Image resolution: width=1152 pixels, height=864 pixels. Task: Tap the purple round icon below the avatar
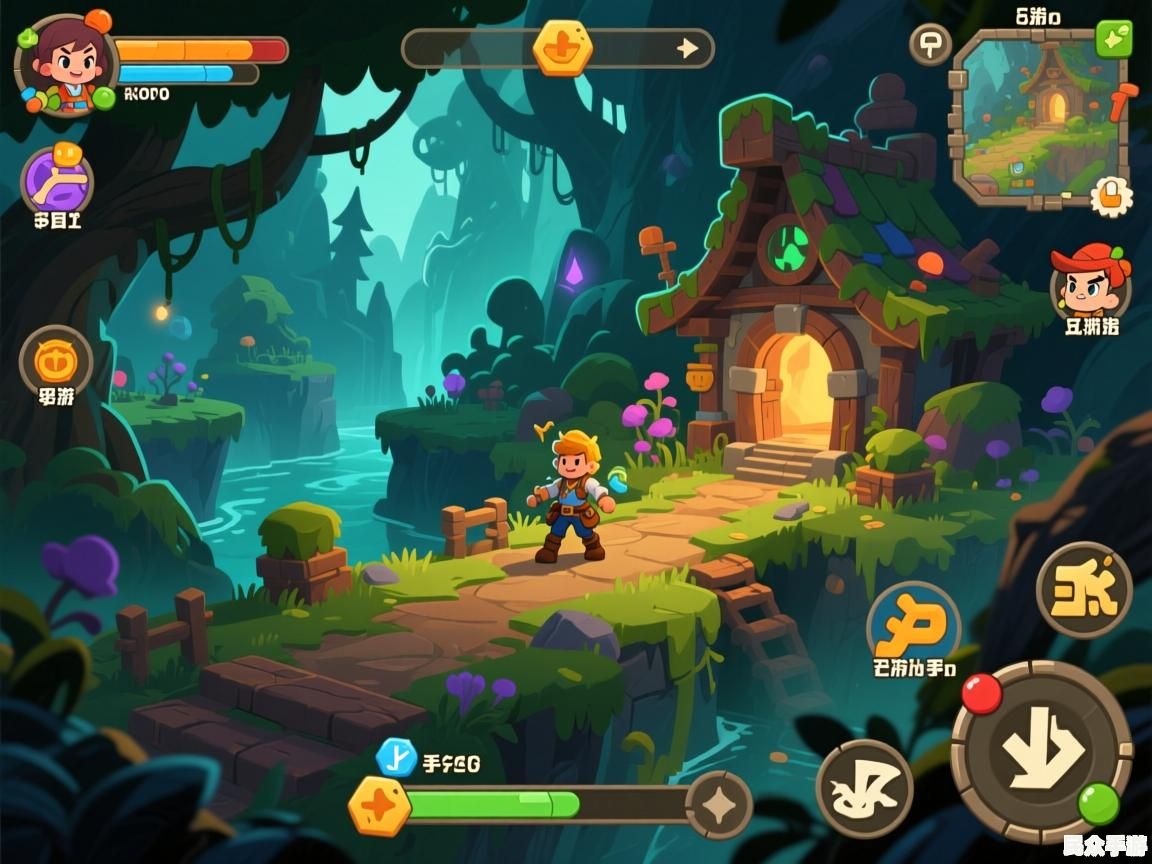[x=57, y=180]
